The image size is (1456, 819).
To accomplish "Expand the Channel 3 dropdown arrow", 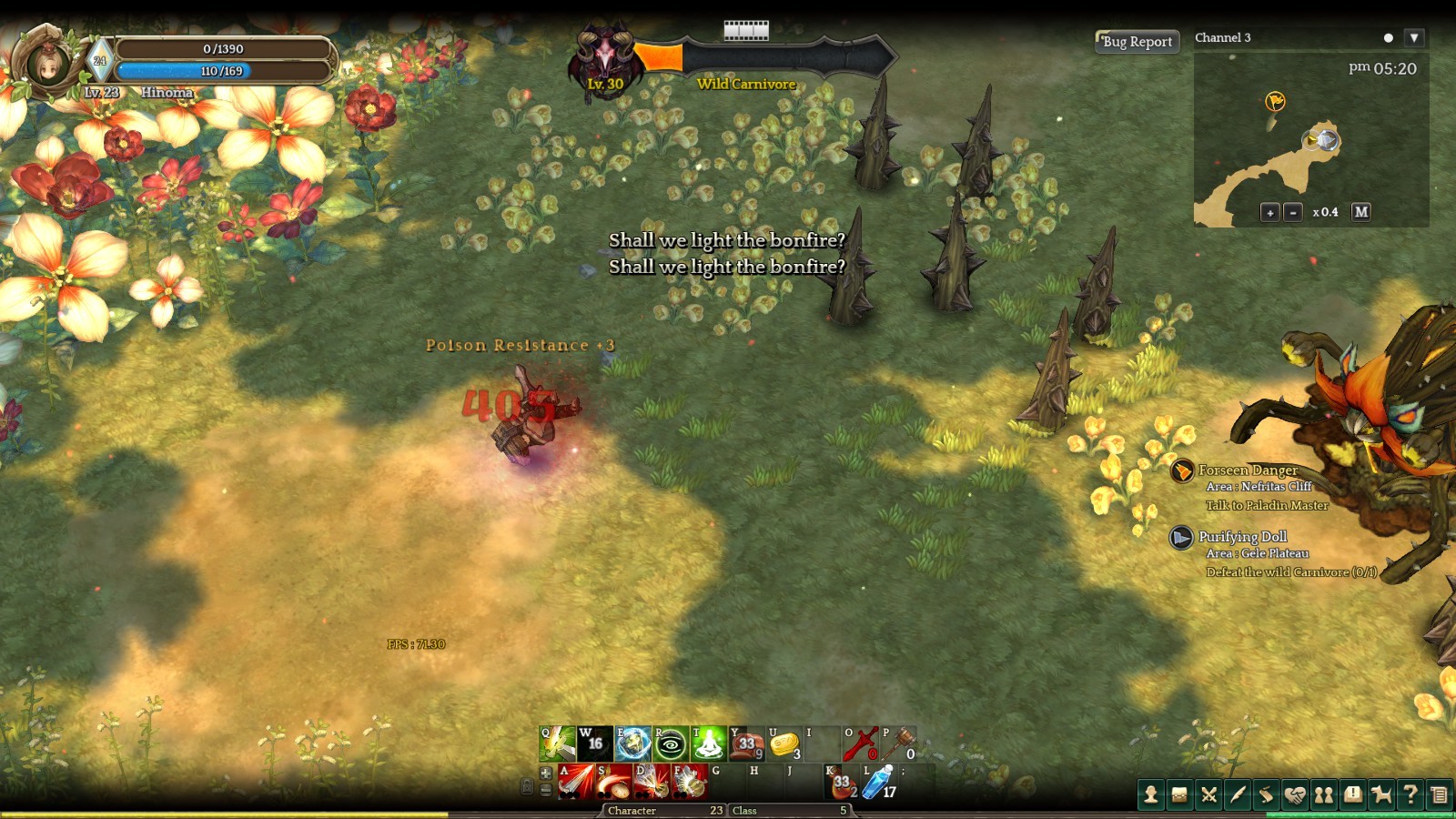I will (1413, 38).
